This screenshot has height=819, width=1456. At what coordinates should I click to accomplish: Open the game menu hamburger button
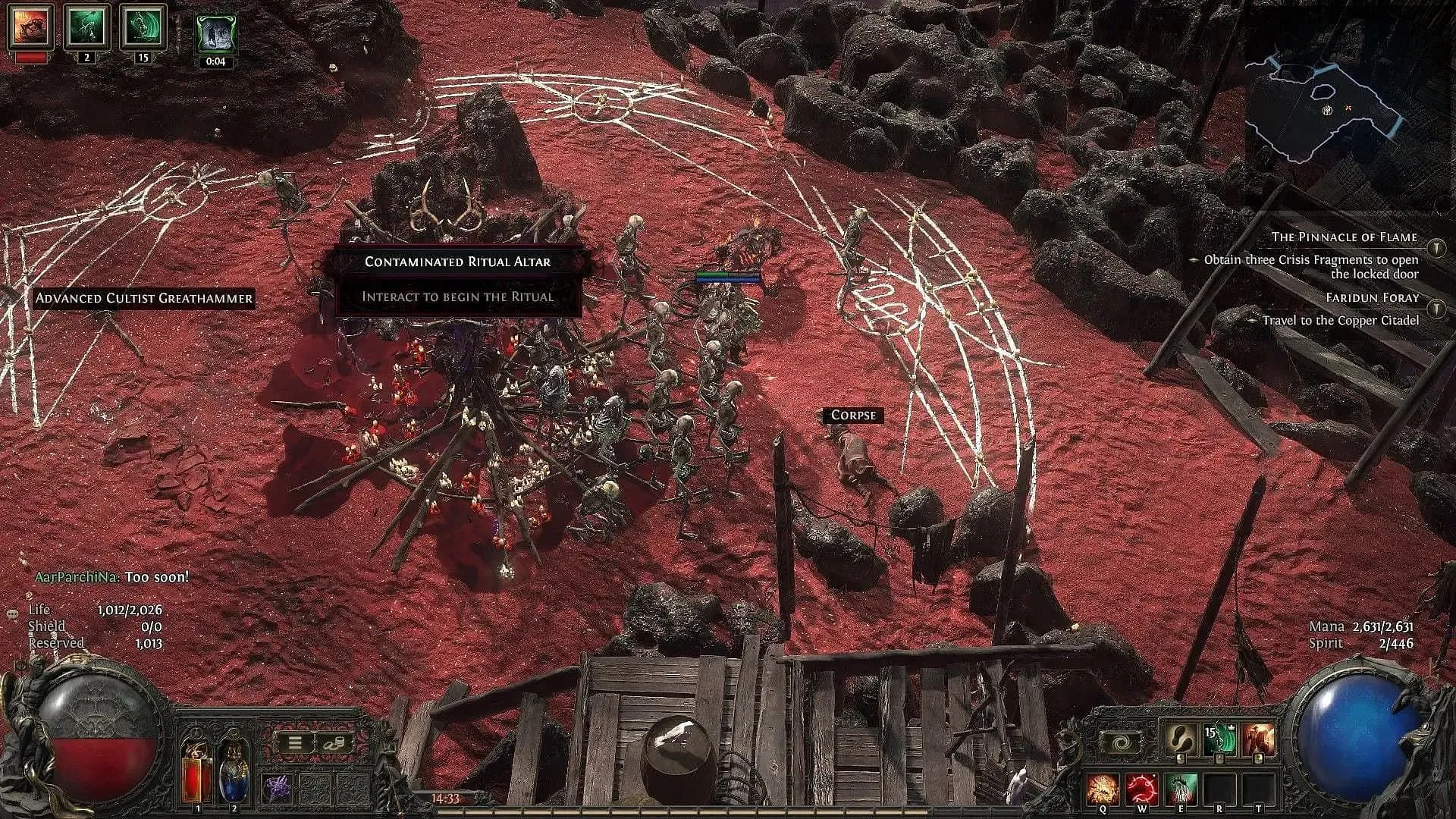(x=295, y=743)
